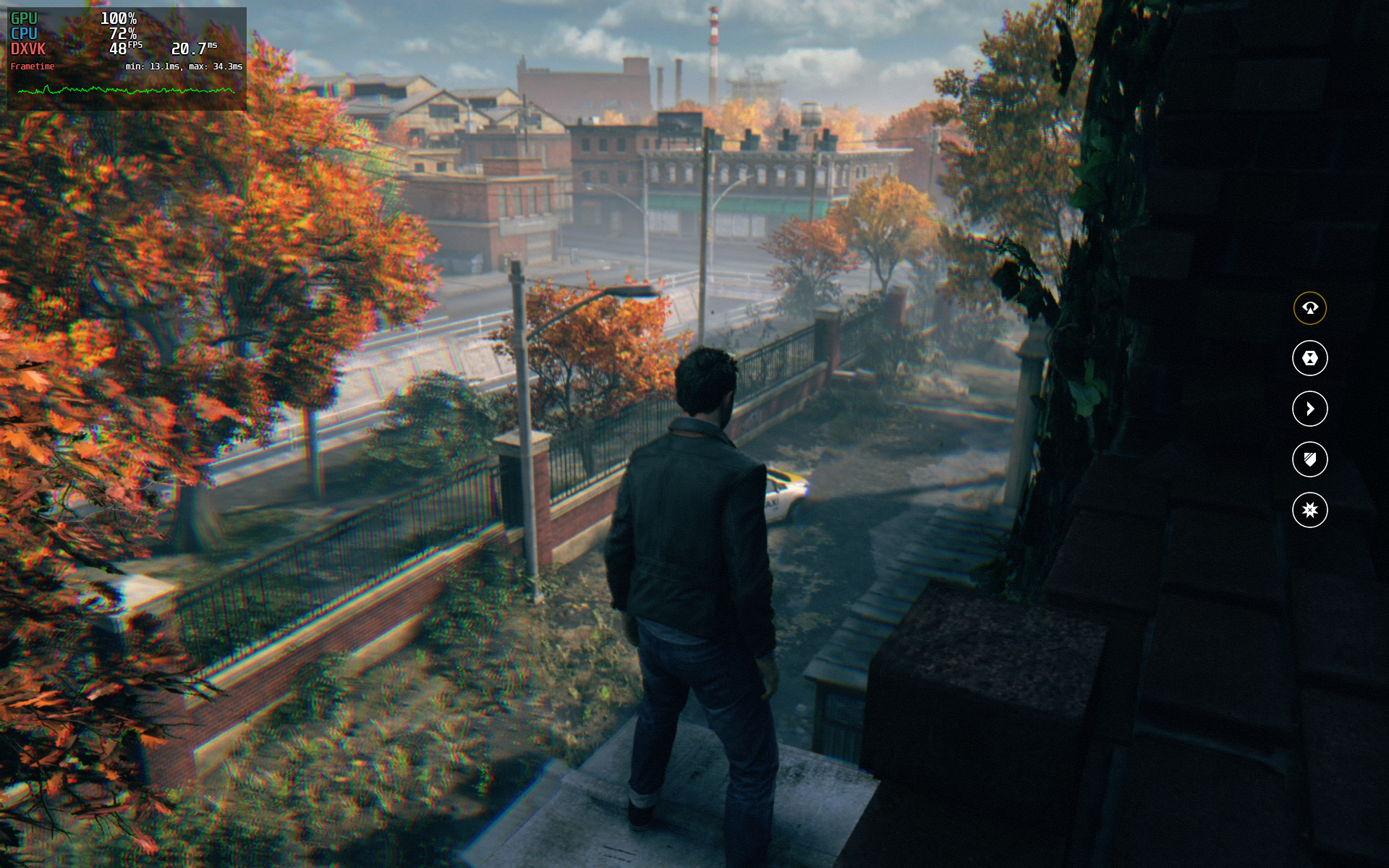The height and width of the screenshot is (868, 1389).
Task: Click the Time Blast starburst ability icon
Action: tap(1309, 510)
